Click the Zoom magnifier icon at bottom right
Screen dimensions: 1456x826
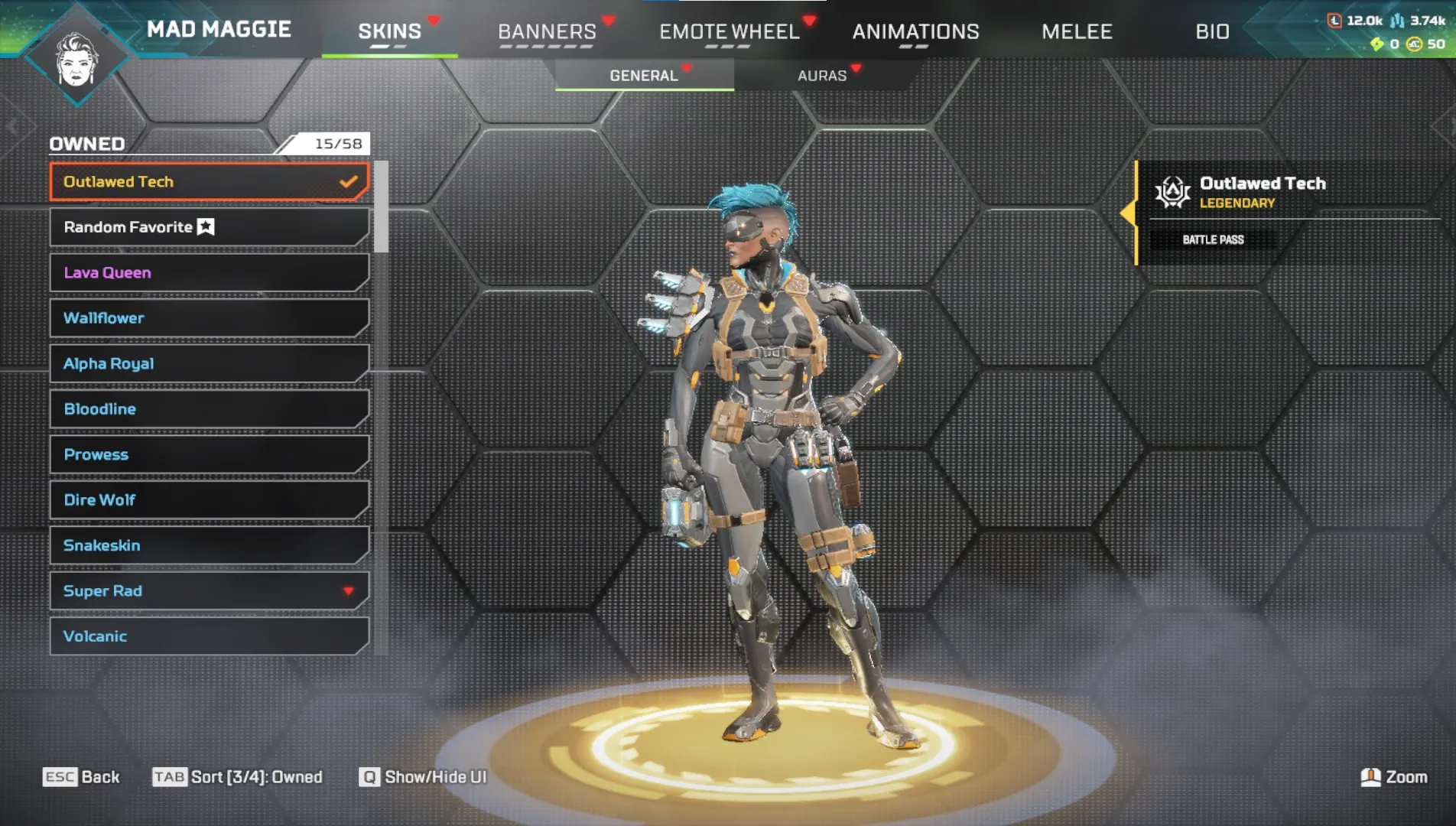pyautogui.click(x=1371, y=776)
